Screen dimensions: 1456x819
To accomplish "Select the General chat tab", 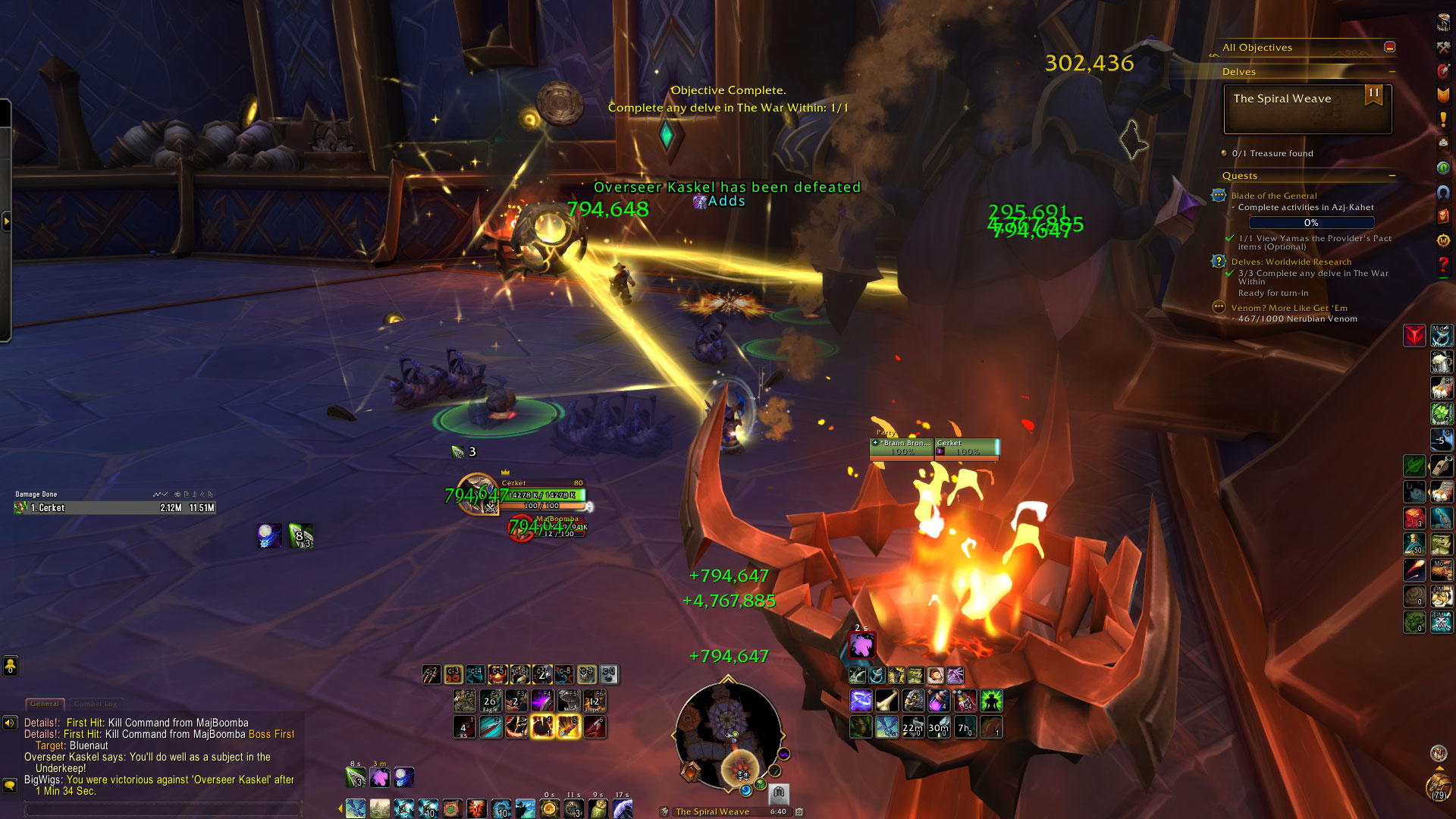I will point(45,704).
